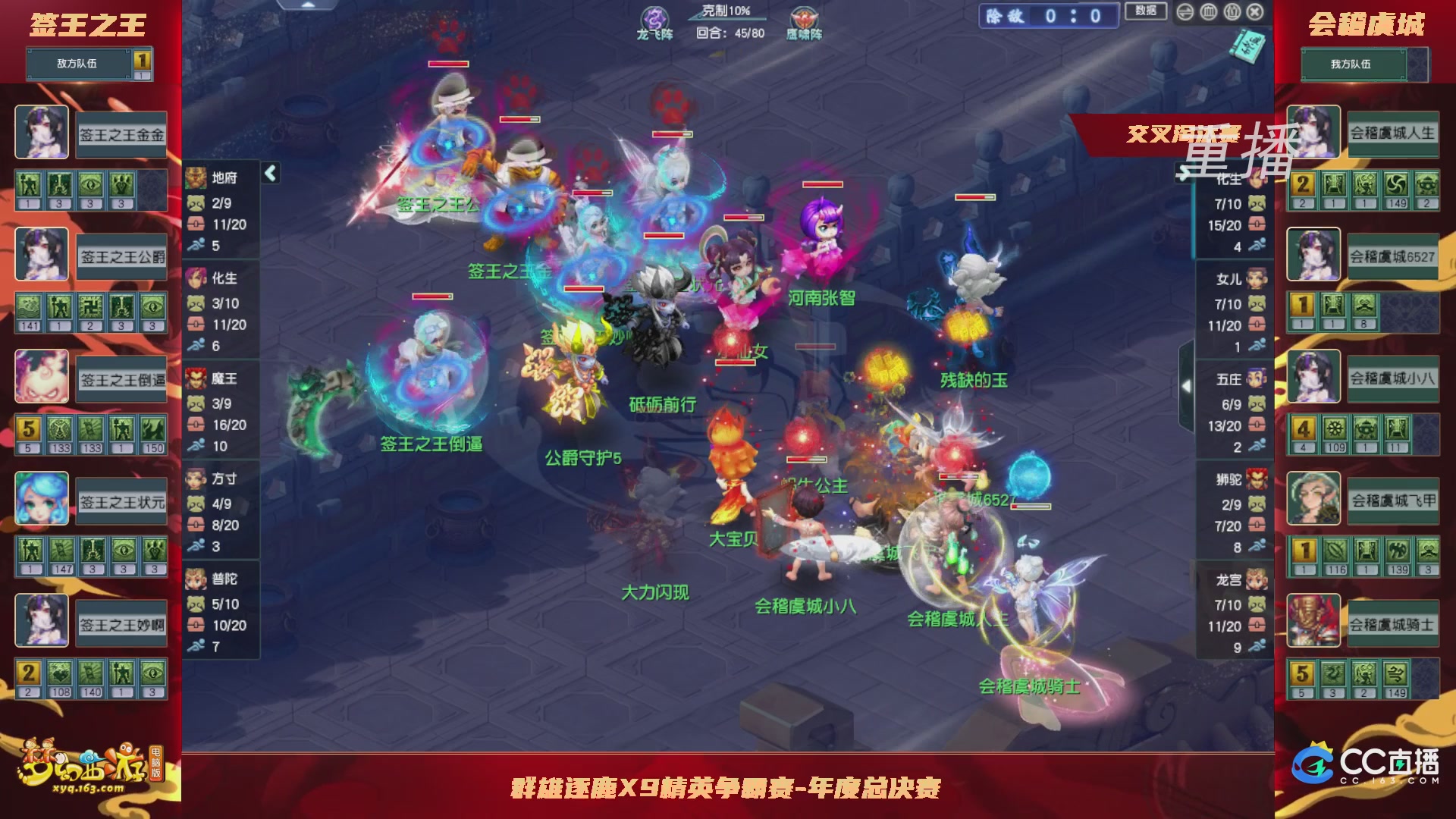Click the circular swap arrows icon near top right
The width and height of the screenshot is (1456, 819).
(x=1185, y=12)
